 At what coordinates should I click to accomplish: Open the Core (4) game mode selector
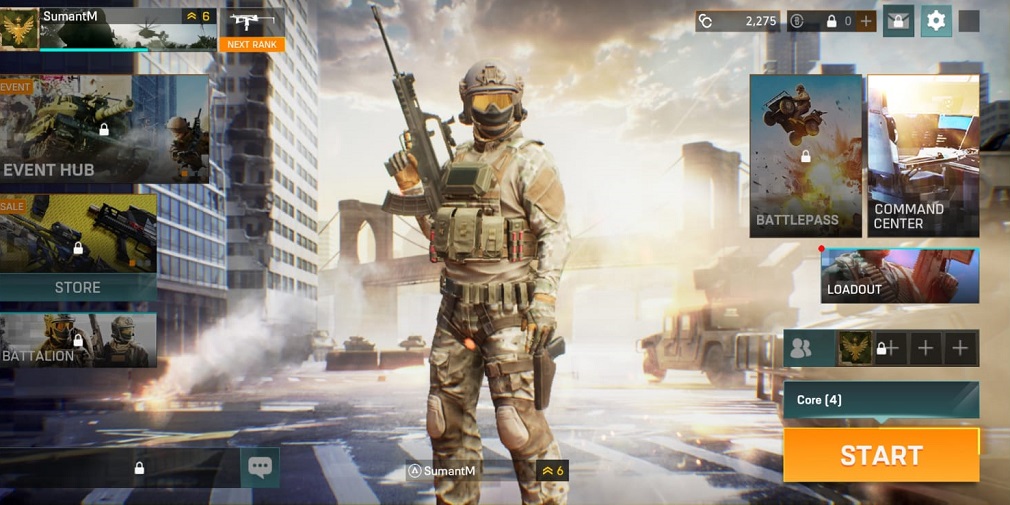click(881, 400)
